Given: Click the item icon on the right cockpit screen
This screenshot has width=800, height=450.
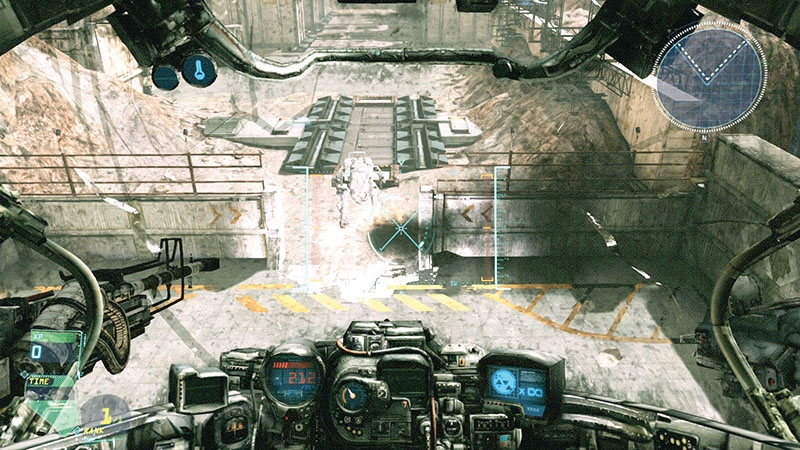Looking at the screenshot, I should tap(506, 380).
